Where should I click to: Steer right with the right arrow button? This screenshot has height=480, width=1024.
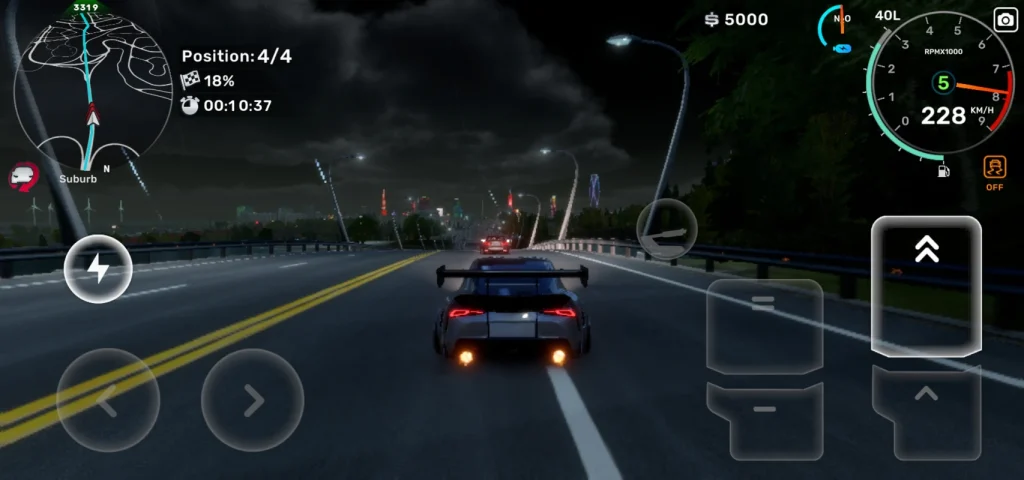[x=252, y=401]
